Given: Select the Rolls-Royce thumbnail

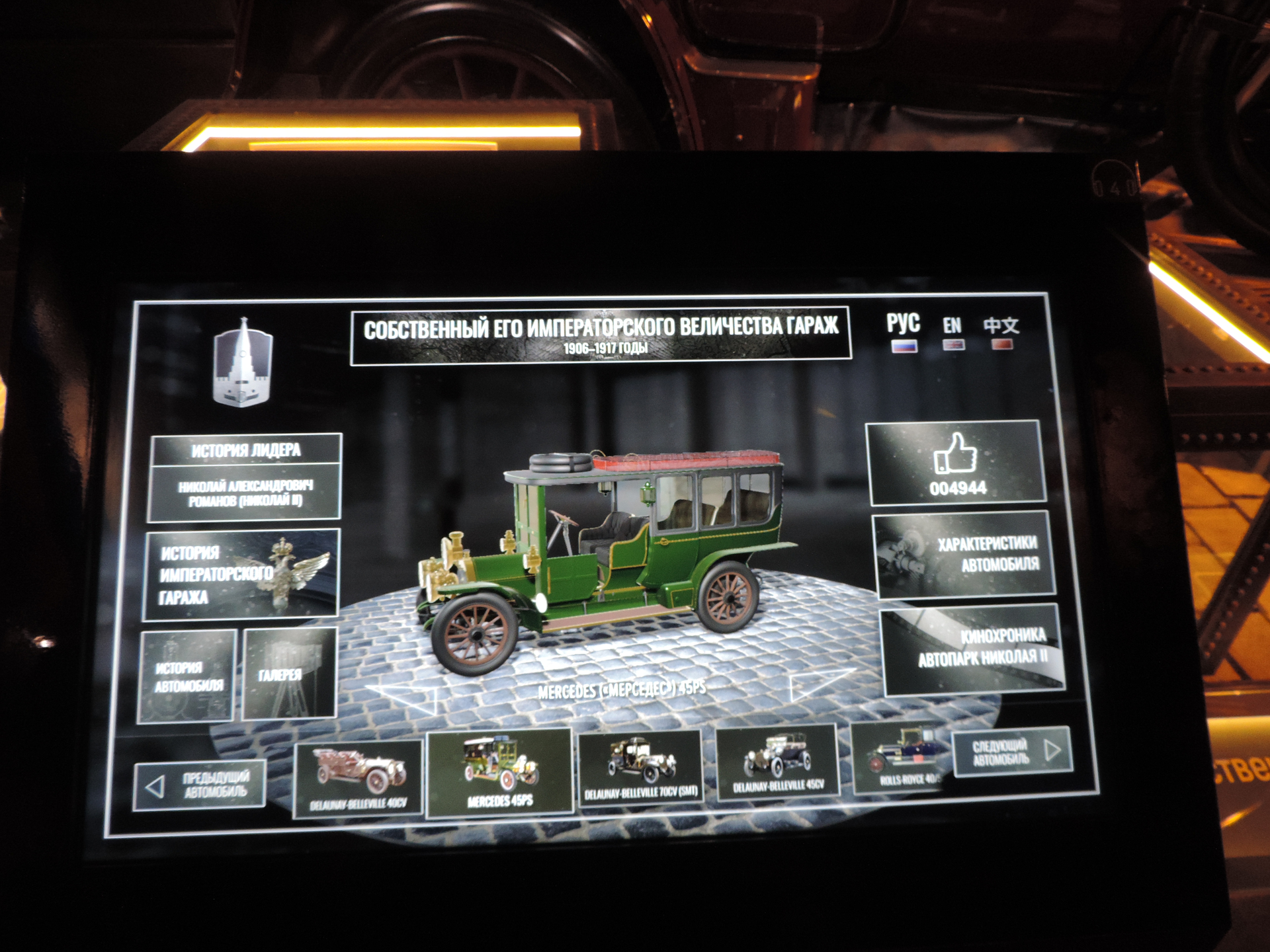Looking at the screenshot, I should (901, 758).
